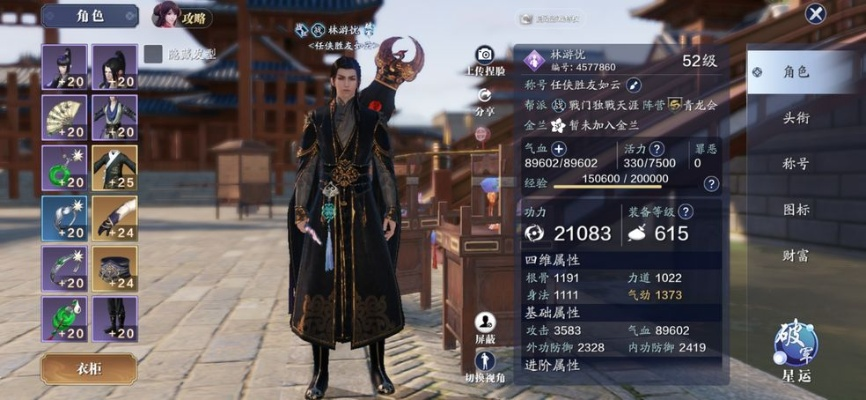866x400 pixels.
Task: Select the 角色 tab on the right
Action: coord(796,72)
